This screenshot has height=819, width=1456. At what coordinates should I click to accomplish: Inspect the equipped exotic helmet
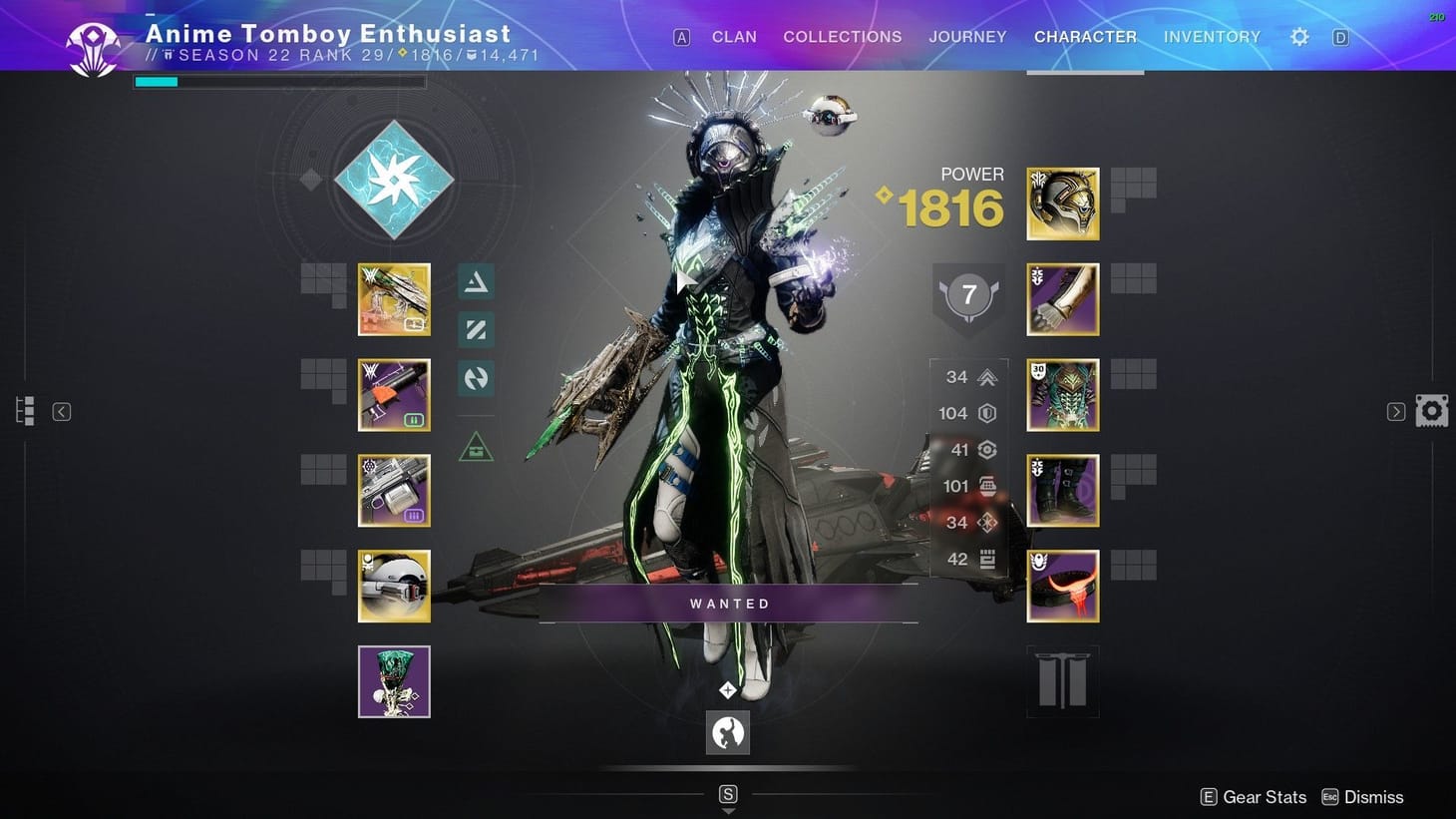coord(1062,203)
